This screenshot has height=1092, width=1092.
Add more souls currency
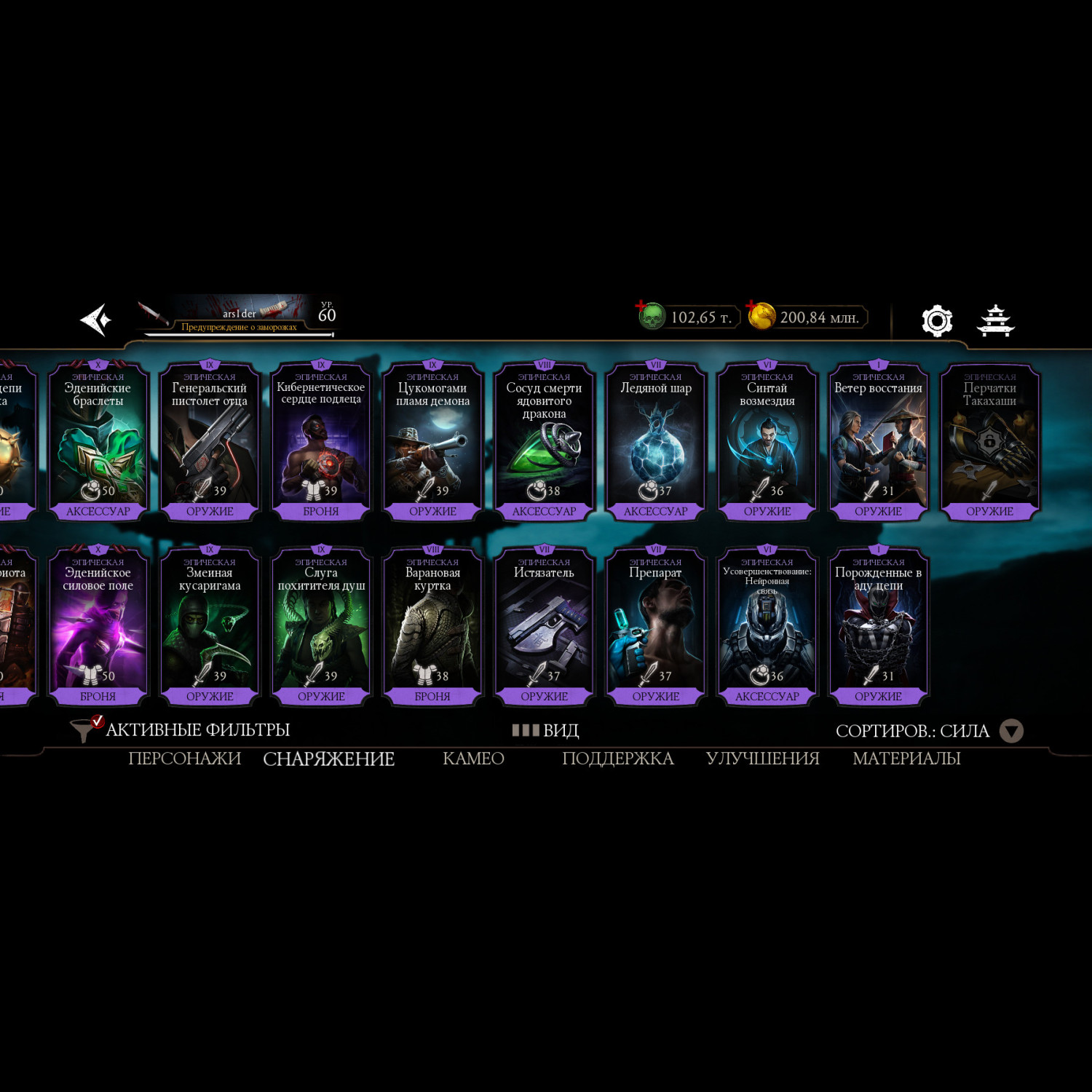tap(641, 306)
